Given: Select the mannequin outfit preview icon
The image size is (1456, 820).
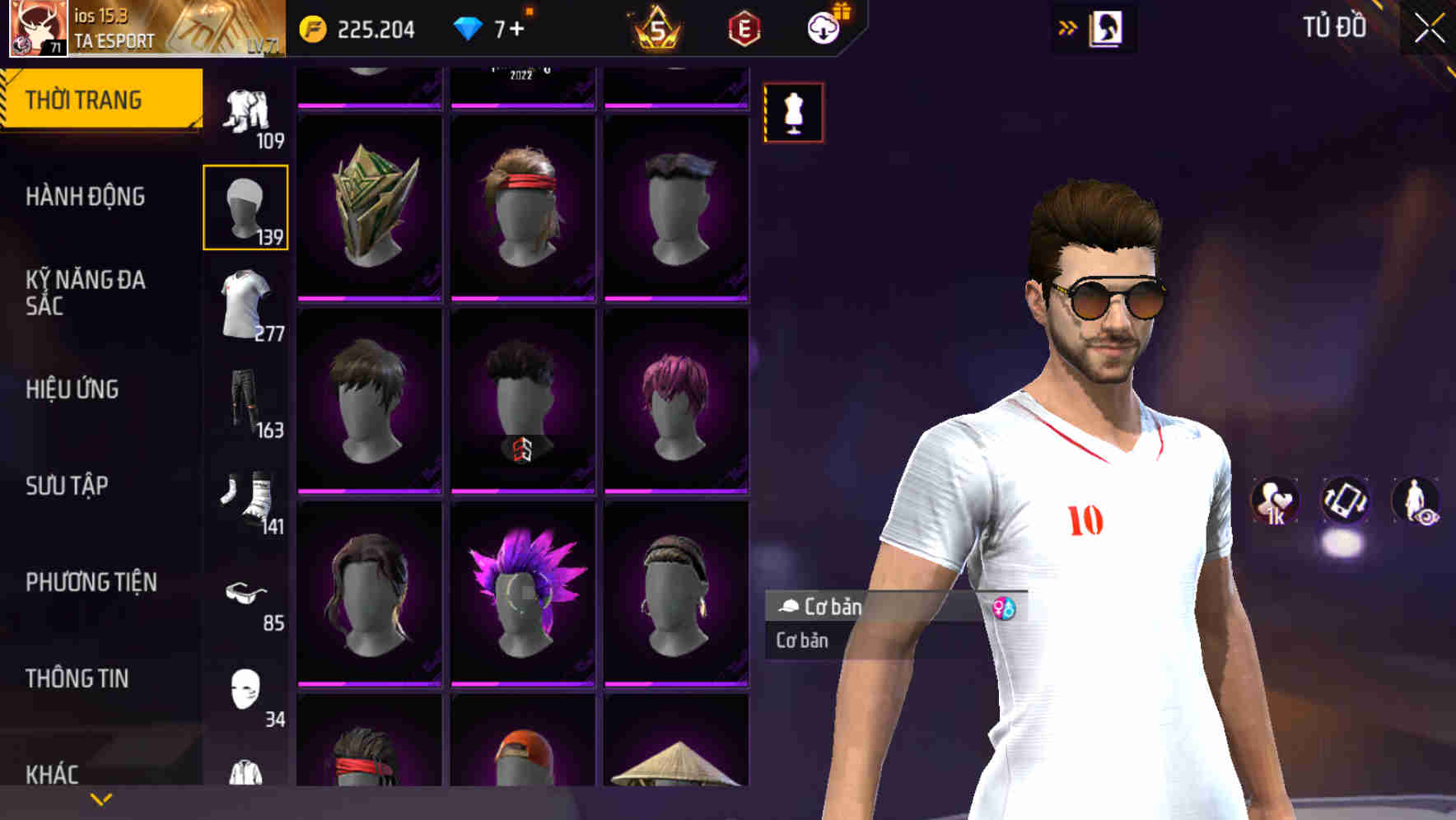Looking at the screenshot, I should coord(793,112).
